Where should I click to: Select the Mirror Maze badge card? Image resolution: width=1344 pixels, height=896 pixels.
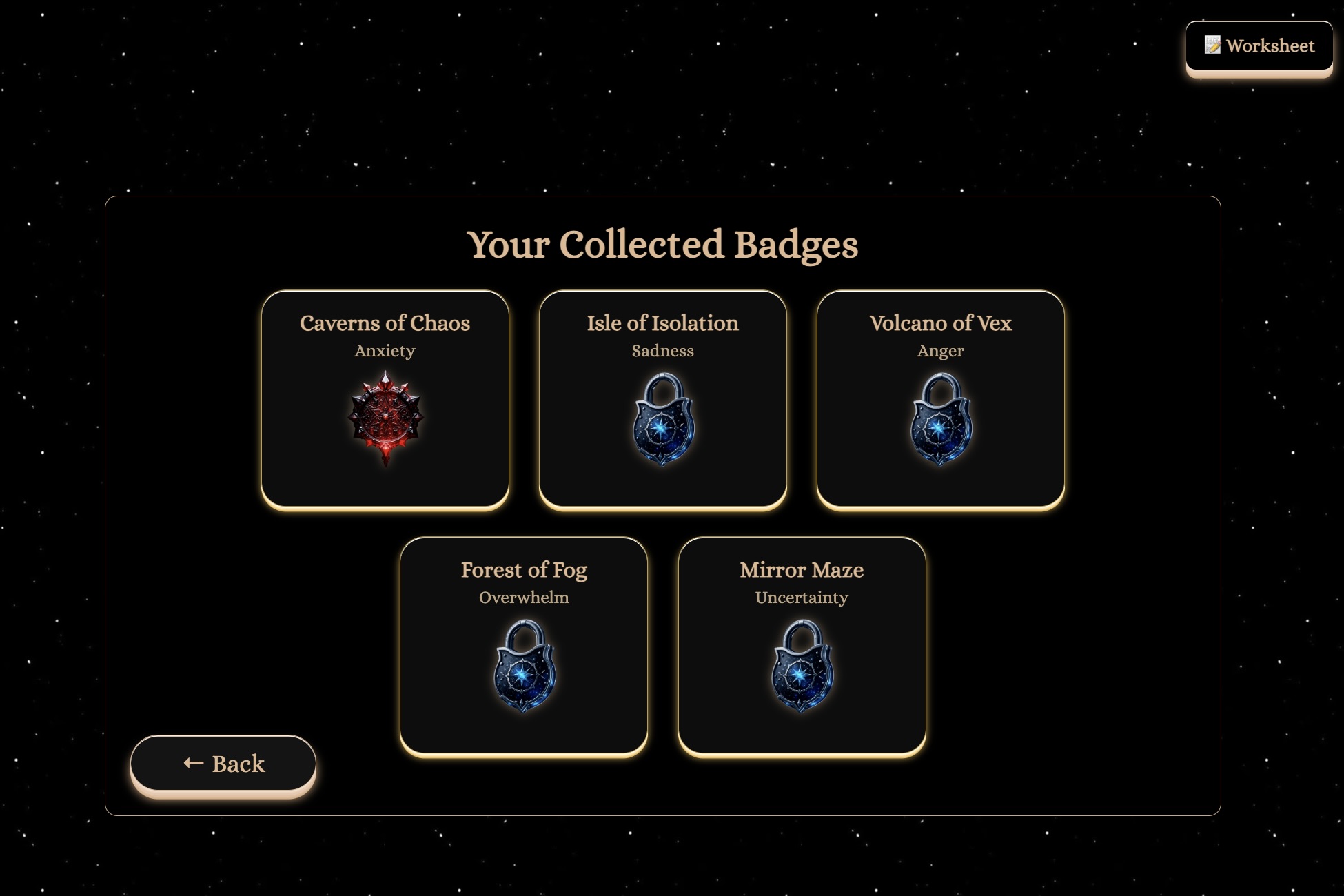click(x=802, y=646)
